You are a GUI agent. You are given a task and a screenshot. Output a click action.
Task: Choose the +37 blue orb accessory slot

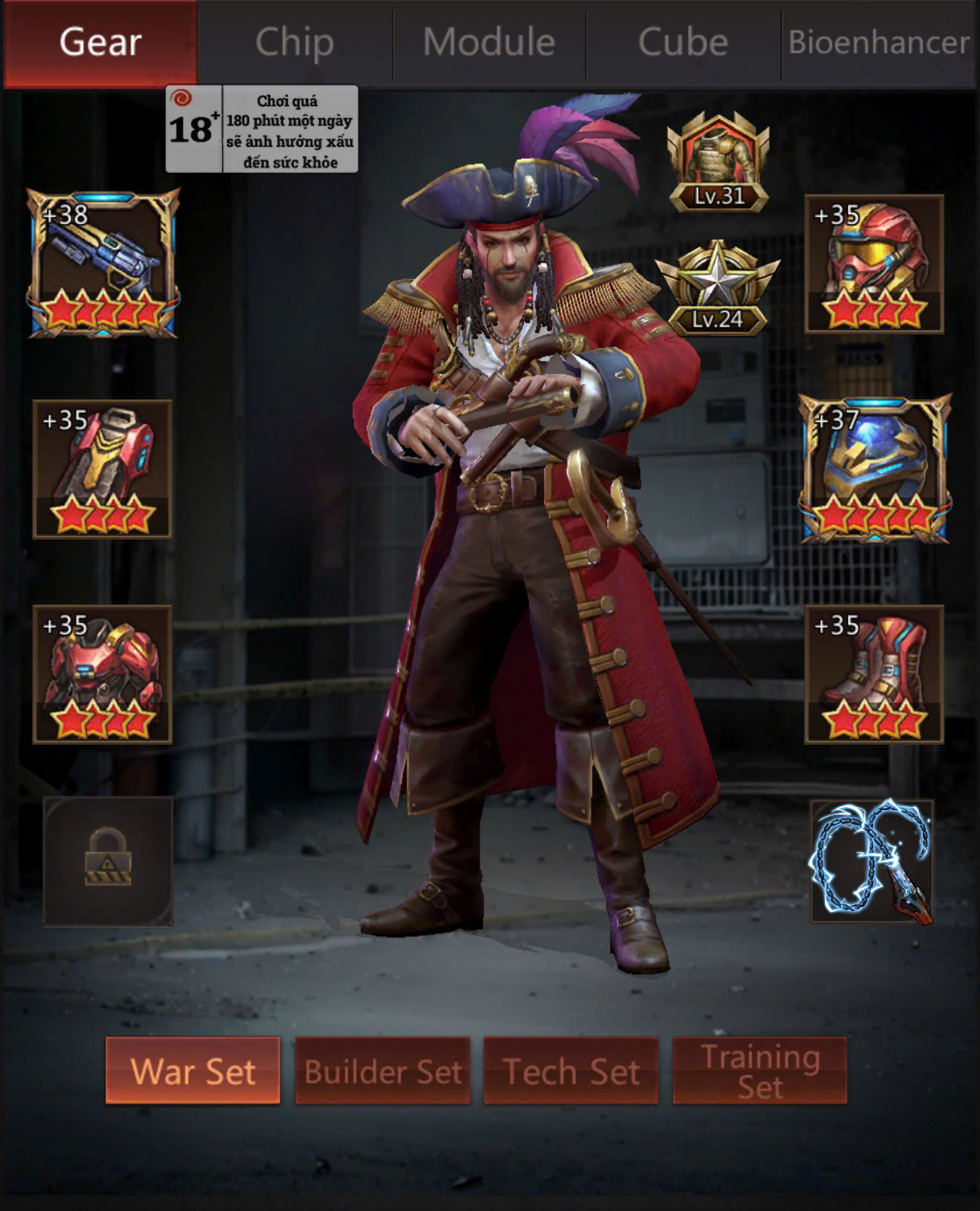click(875, 469)
